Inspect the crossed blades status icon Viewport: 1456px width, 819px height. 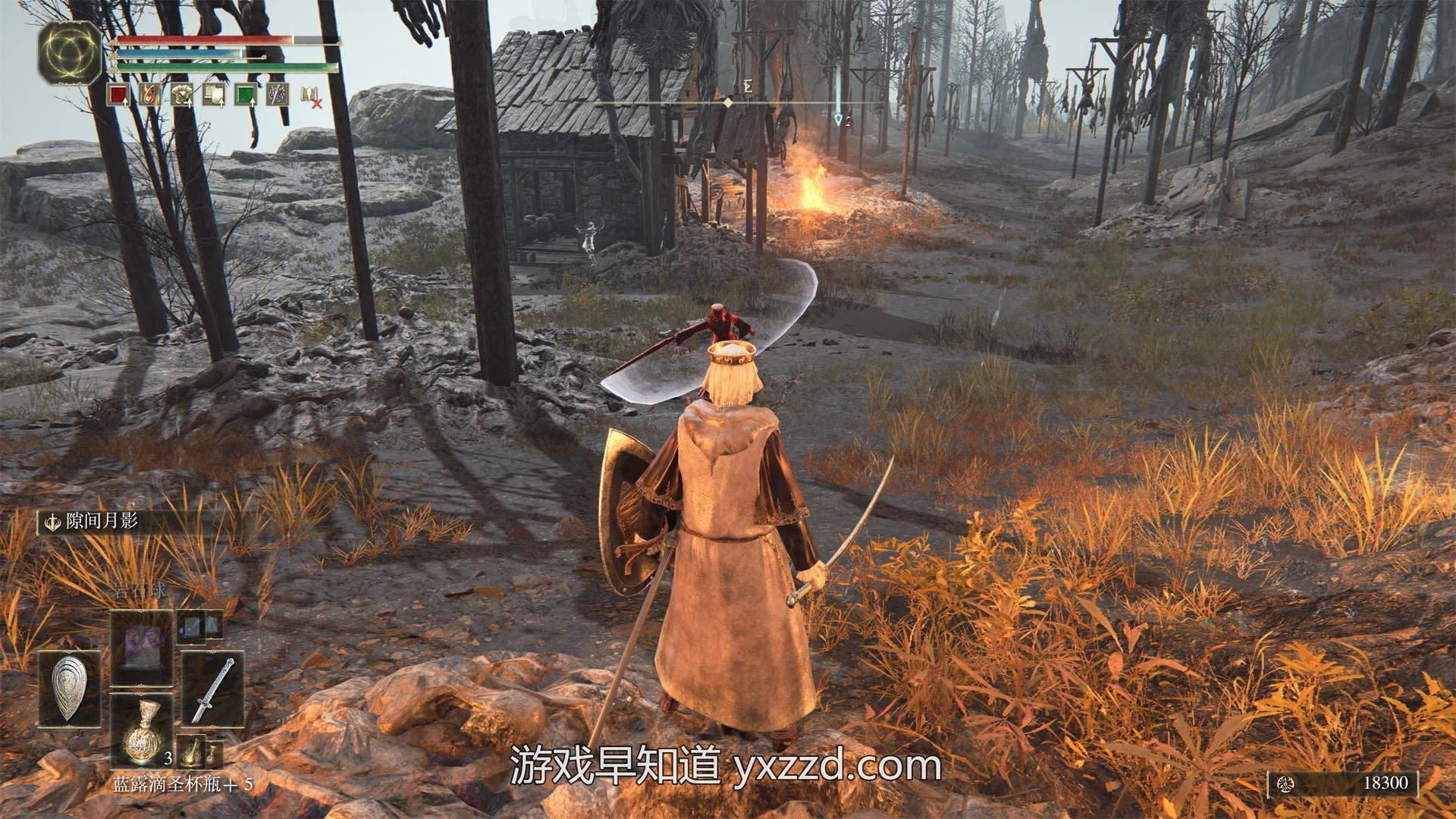coord(277,96)
